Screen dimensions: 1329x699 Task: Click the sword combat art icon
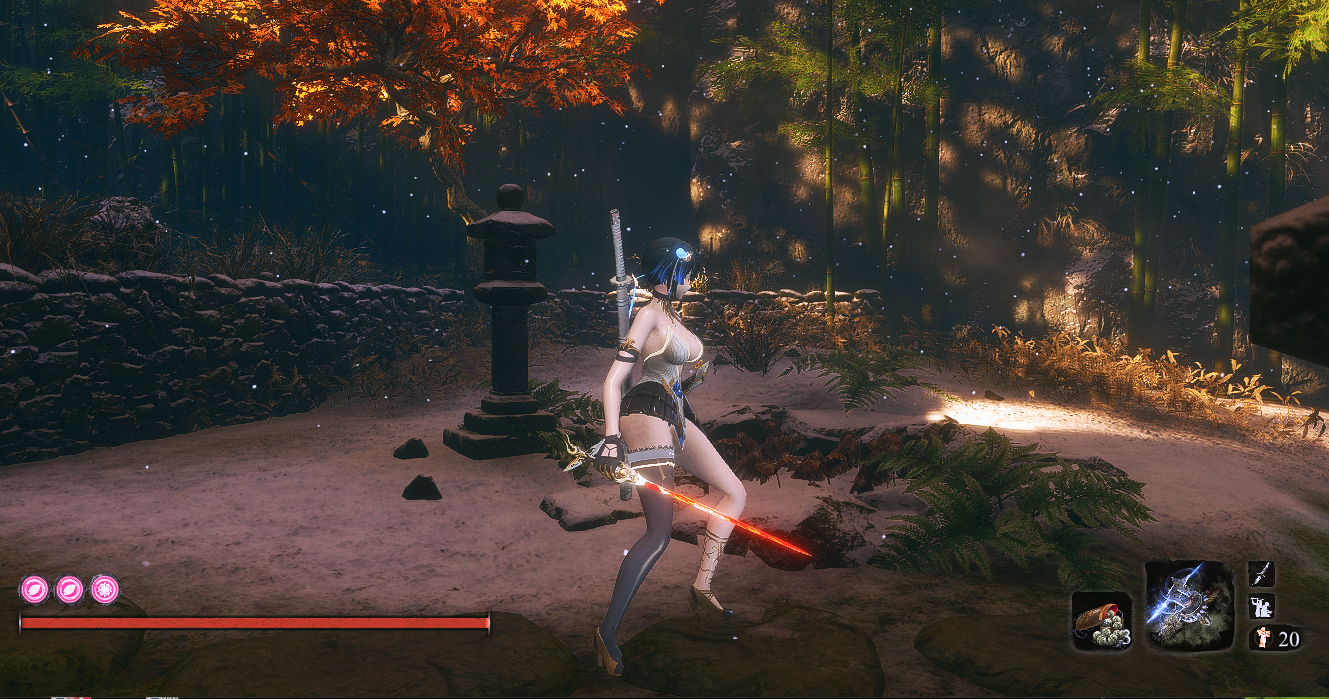pos(1261,574)
